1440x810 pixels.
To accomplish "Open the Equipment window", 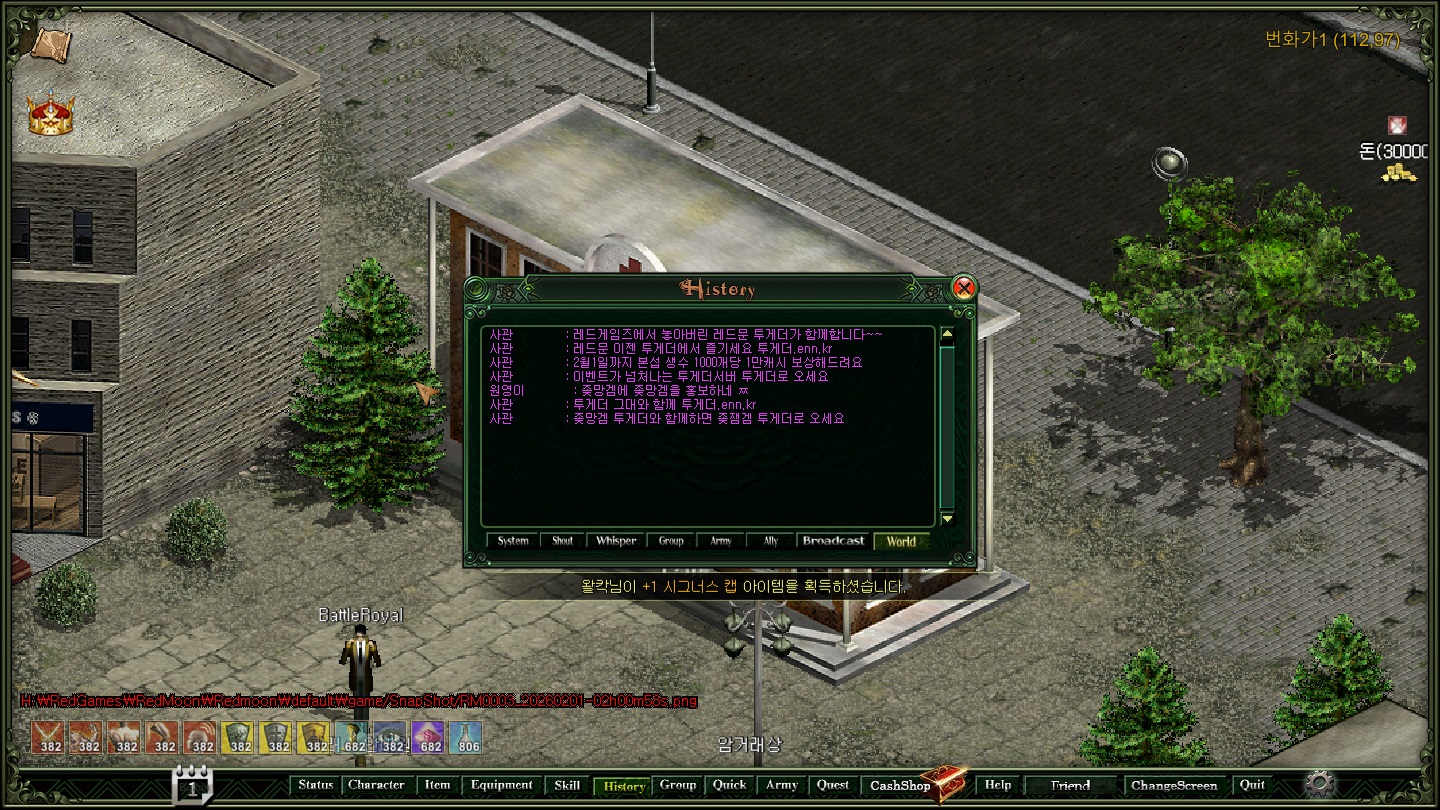I will (x=502, y=785).
